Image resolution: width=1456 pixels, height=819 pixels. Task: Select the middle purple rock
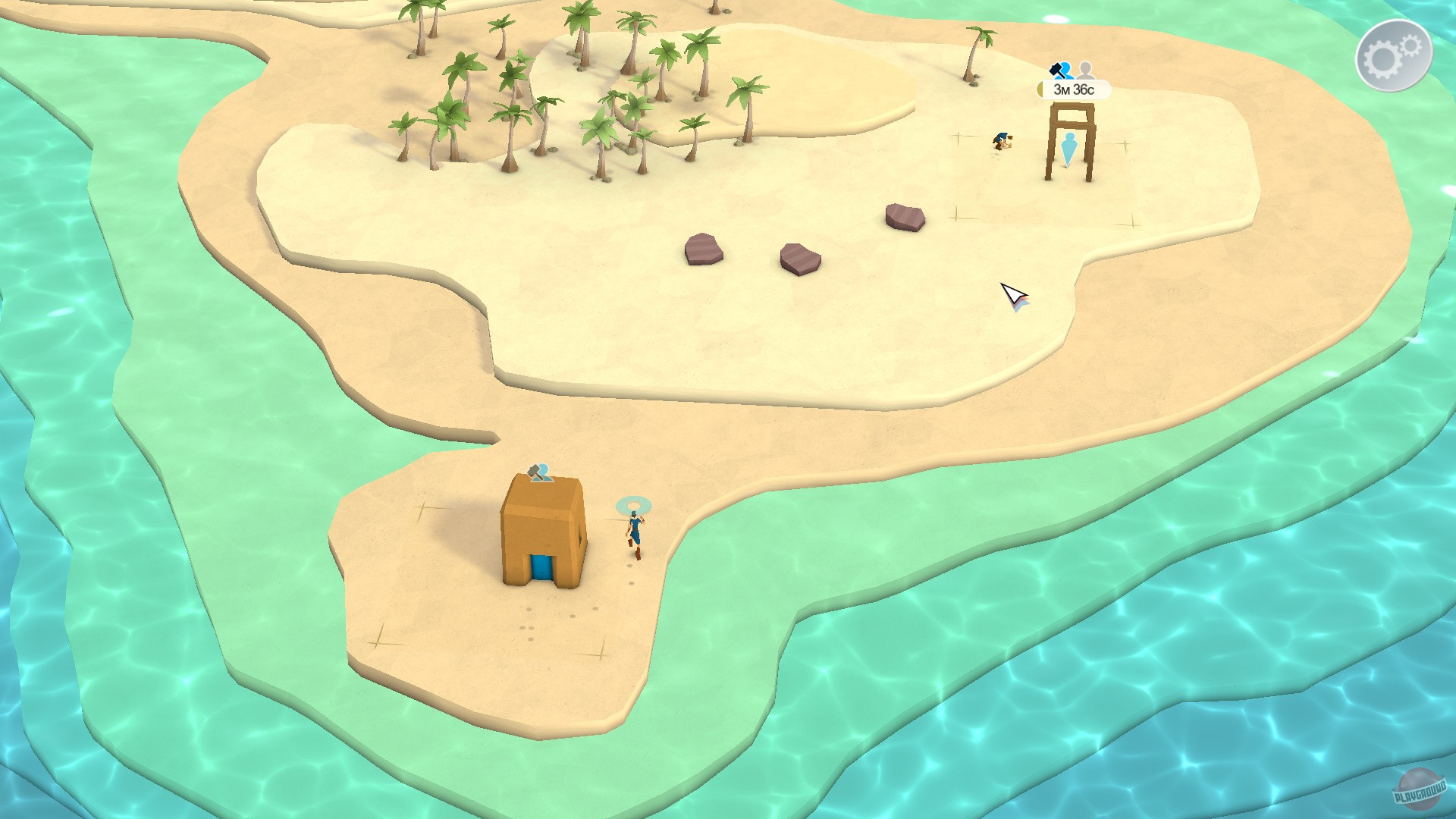pyautogui.click(x=802, y=261)
